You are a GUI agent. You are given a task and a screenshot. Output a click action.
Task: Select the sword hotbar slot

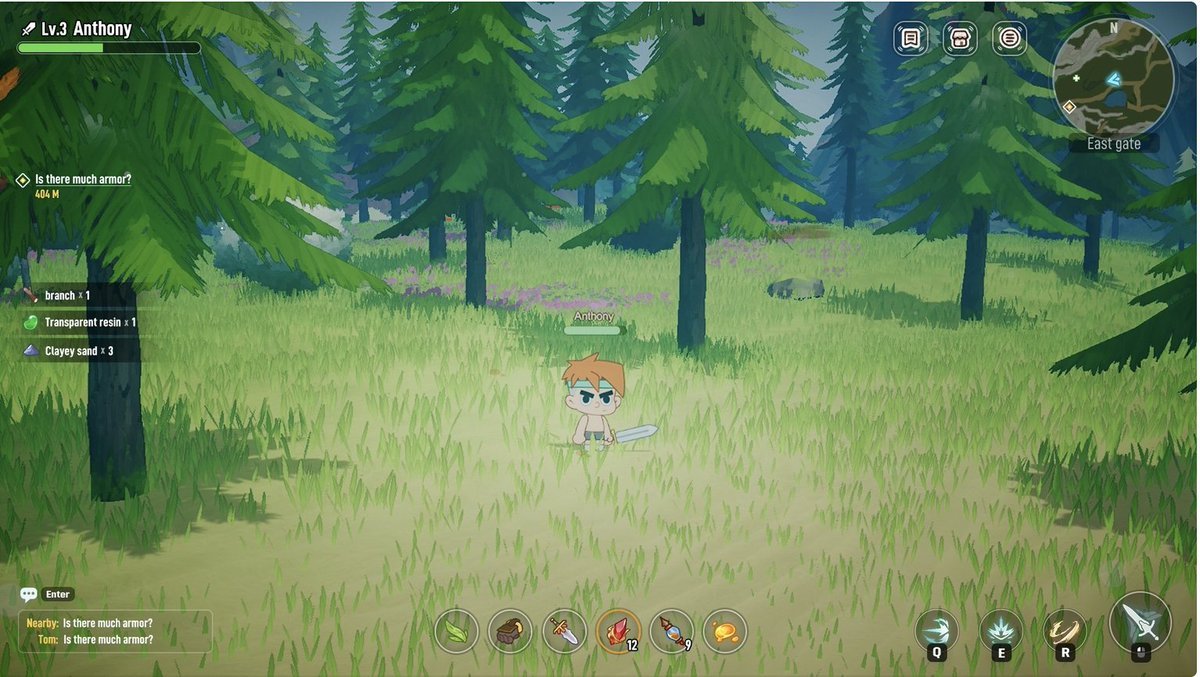564,632
